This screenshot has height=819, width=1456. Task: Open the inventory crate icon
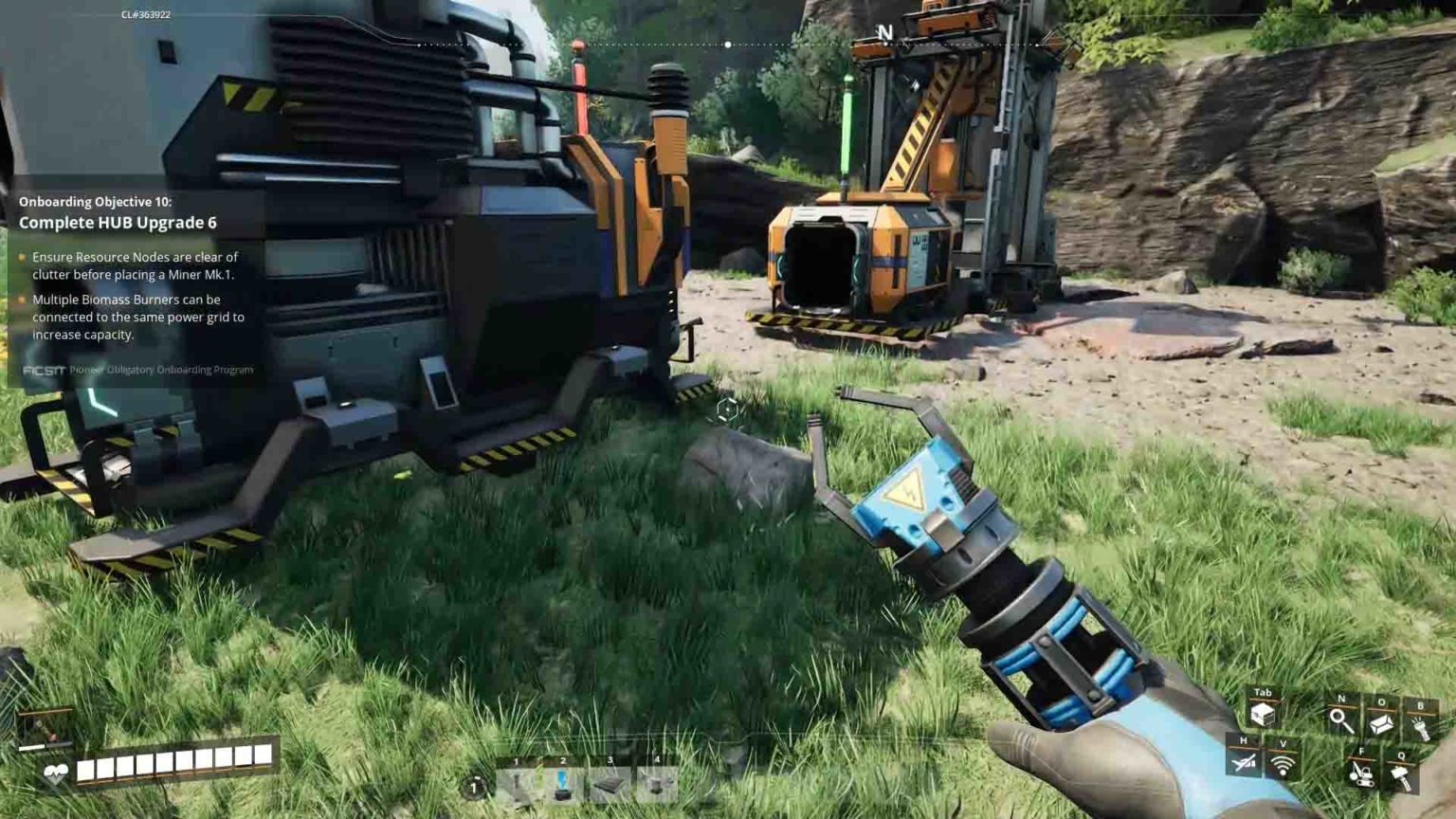(1262, 715)
